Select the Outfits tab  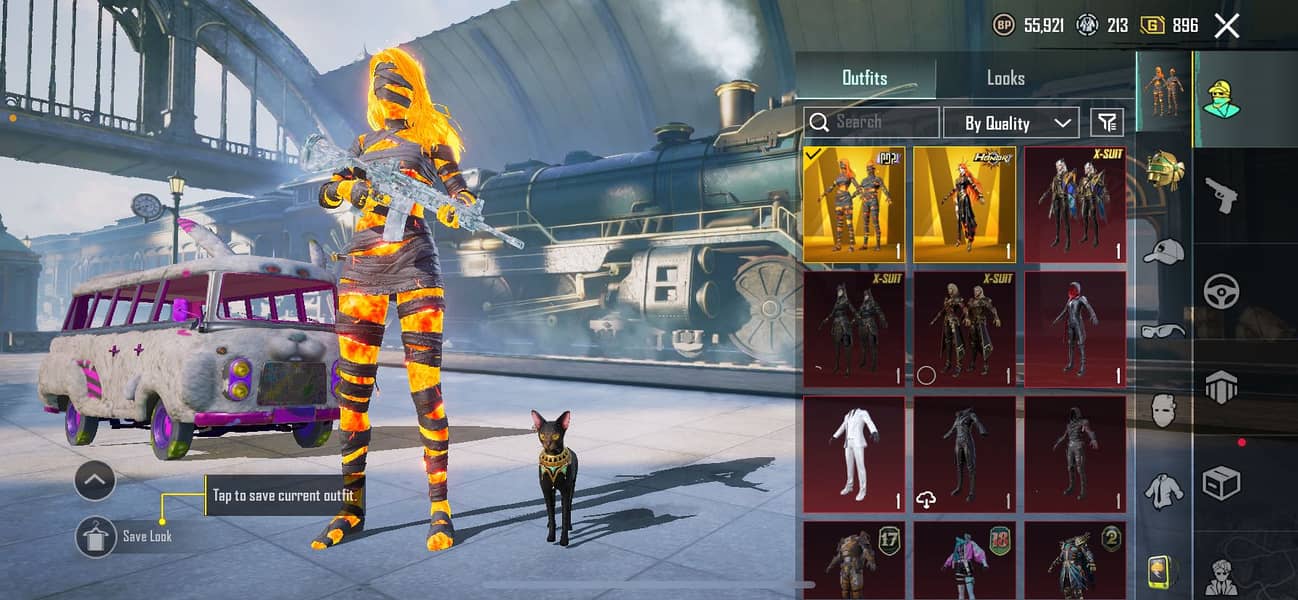(x=864, y=78)
